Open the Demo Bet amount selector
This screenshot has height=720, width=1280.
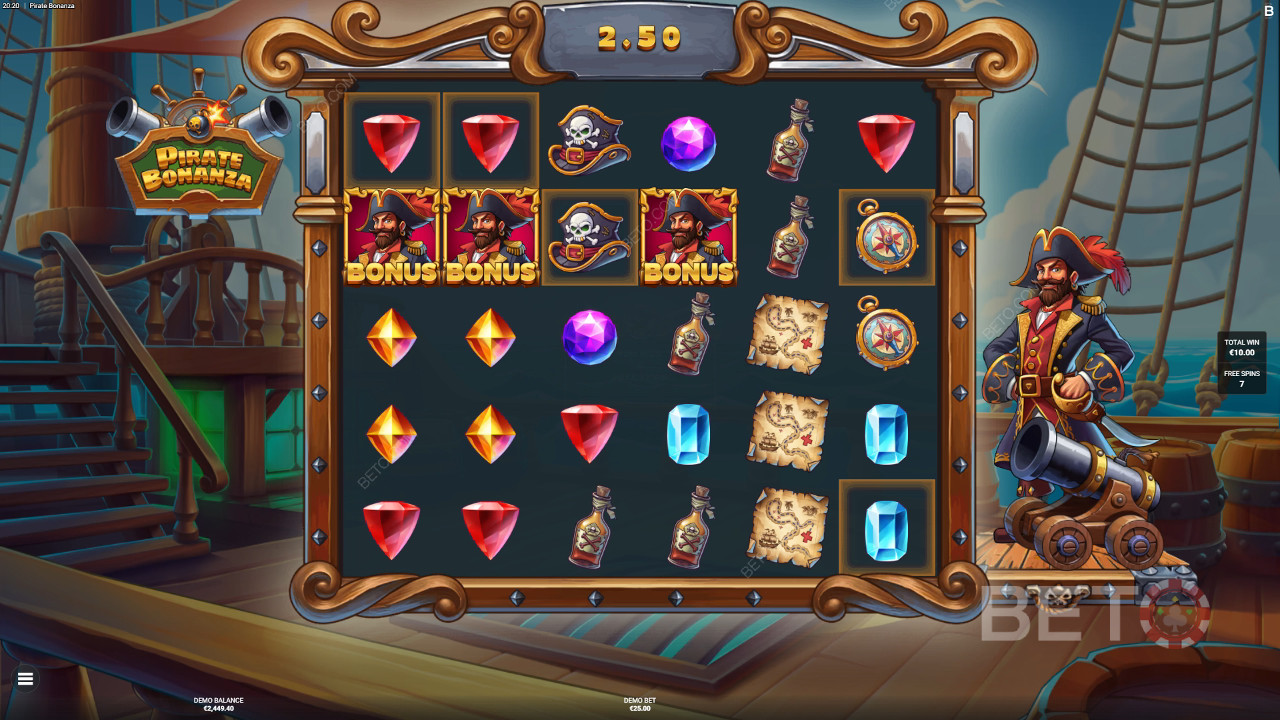coord(639,704)
